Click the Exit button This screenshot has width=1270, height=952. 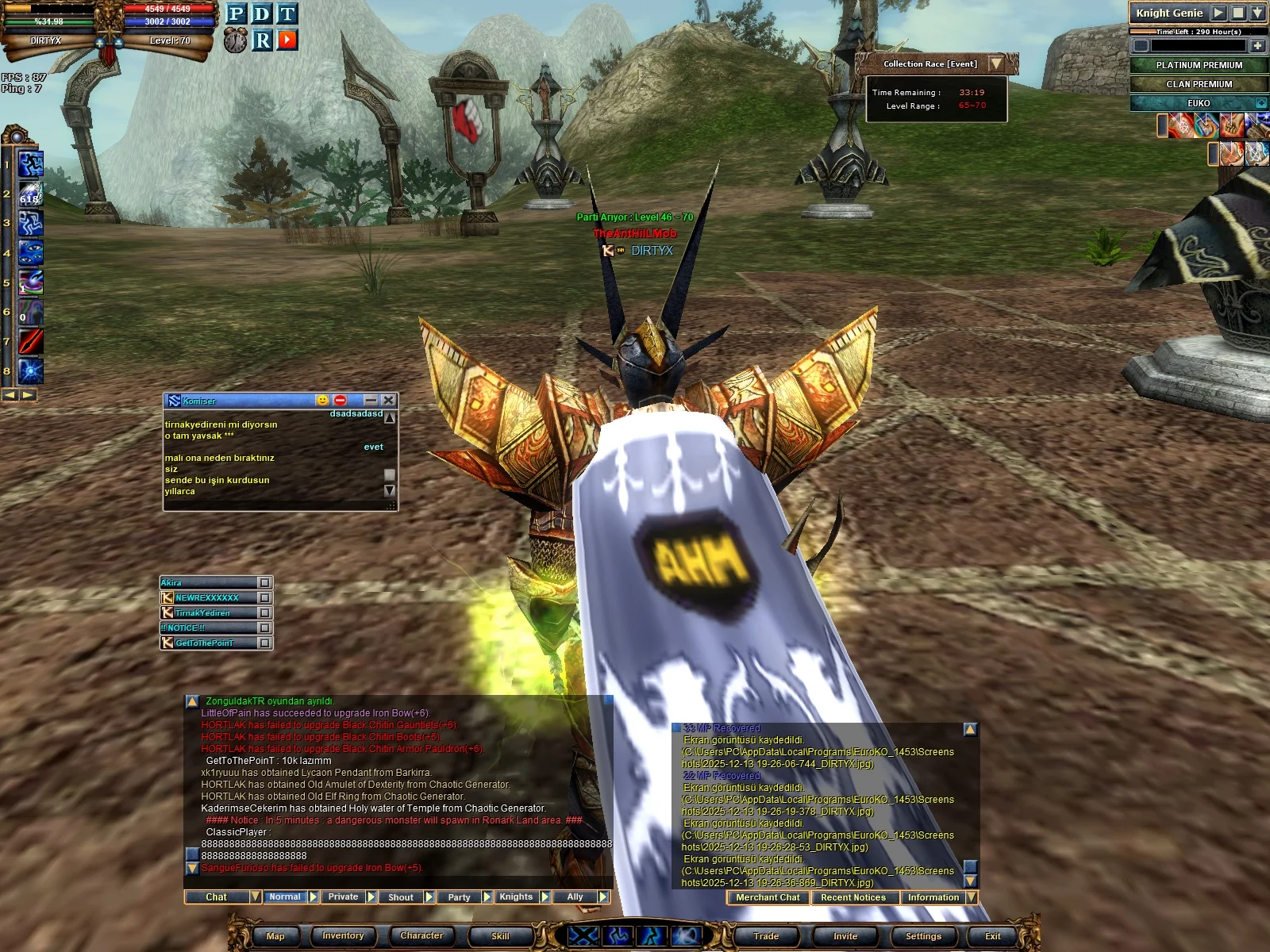[992, 936]
